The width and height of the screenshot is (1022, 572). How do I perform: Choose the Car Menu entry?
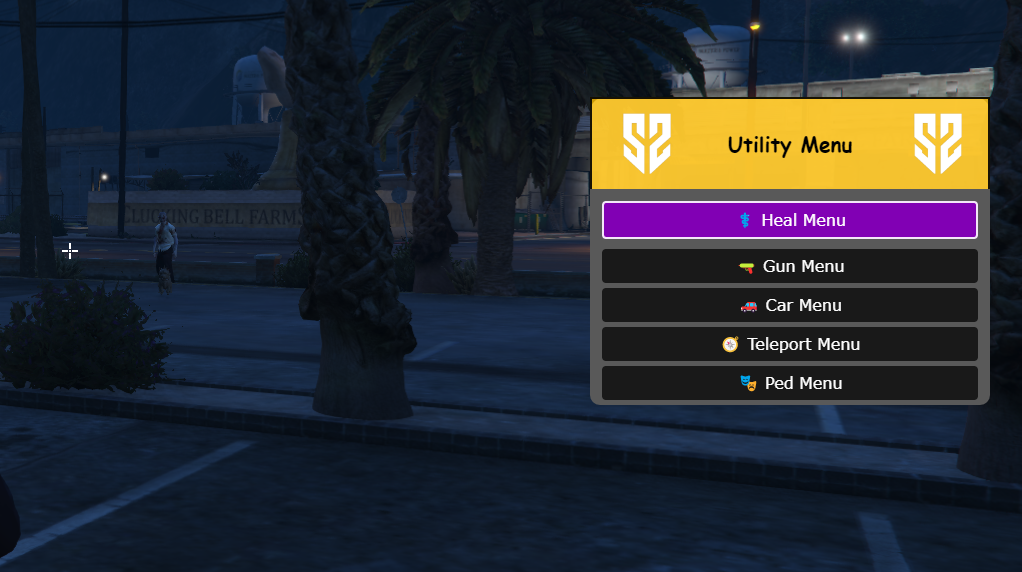(789, 305)
